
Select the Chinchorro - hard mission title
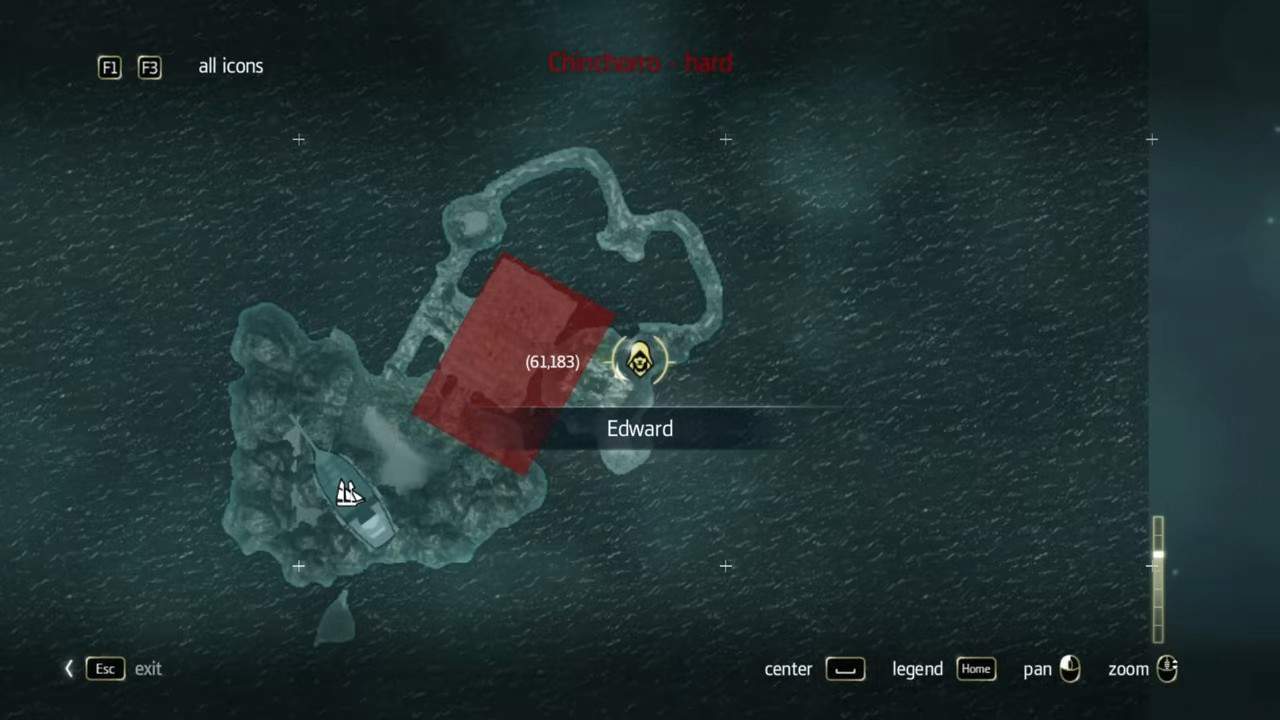[640, 63]
